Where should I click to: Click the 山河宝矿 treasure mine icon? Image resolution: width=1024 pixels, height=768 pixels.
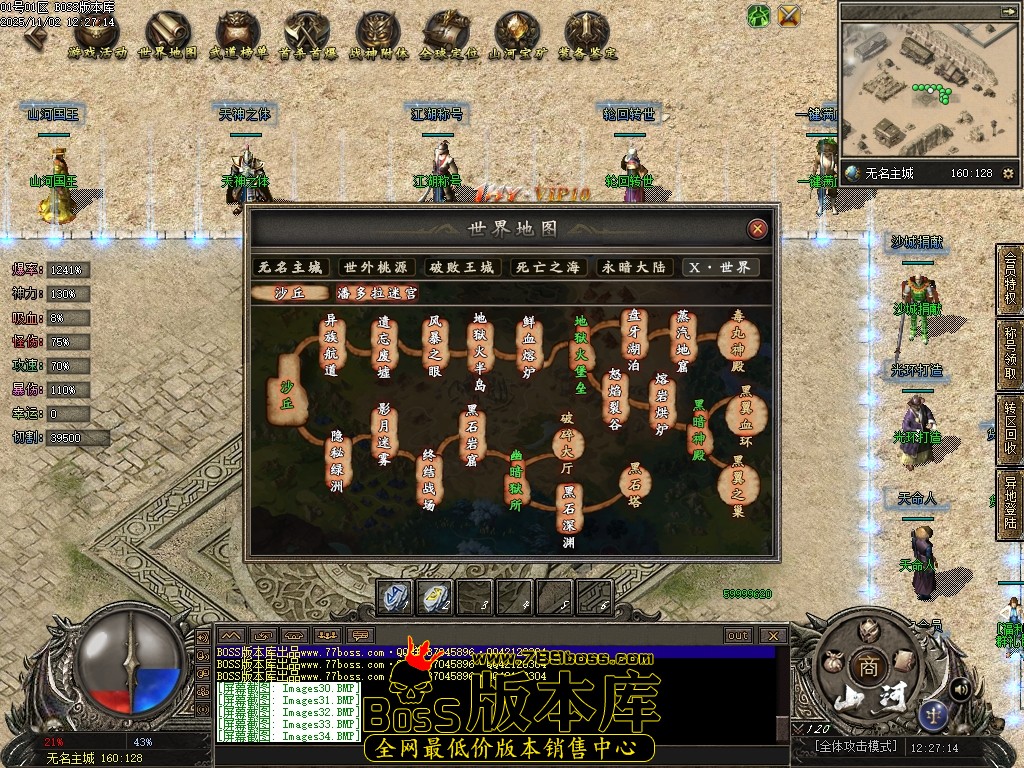[516, 34]
